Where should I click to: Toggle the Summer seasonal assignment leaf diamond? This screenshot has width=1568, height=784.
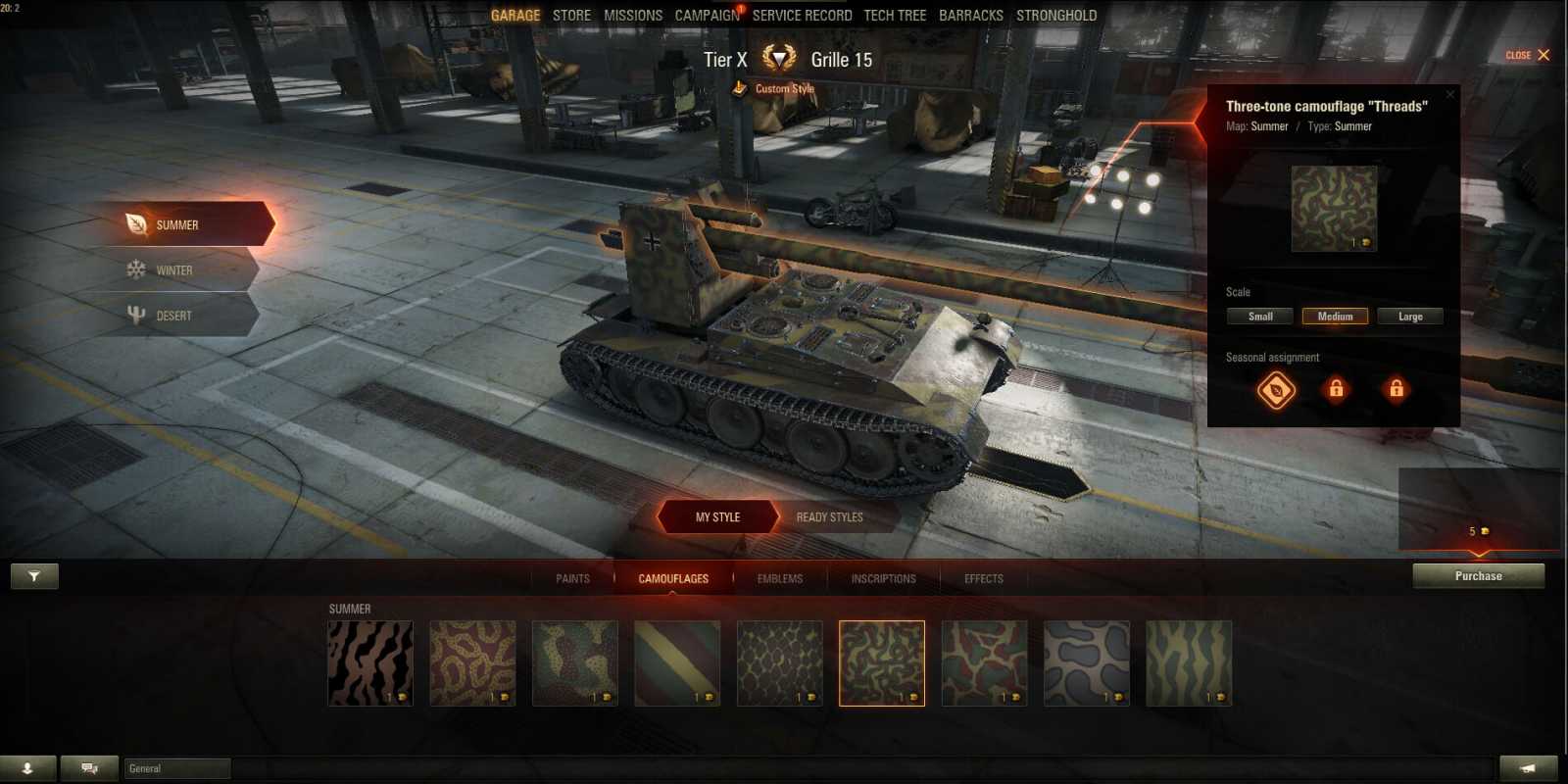1274,390
